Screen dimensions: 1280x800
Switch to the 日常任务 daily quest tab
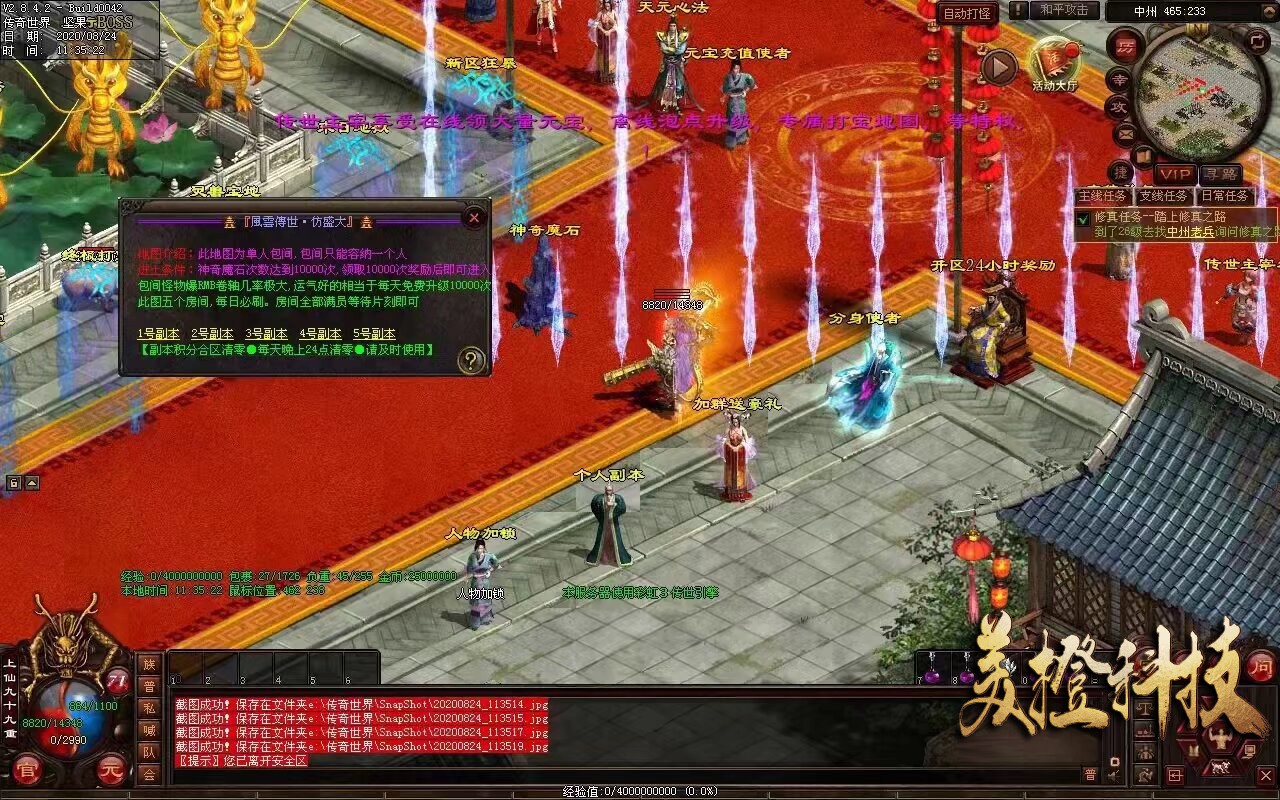1224,196
